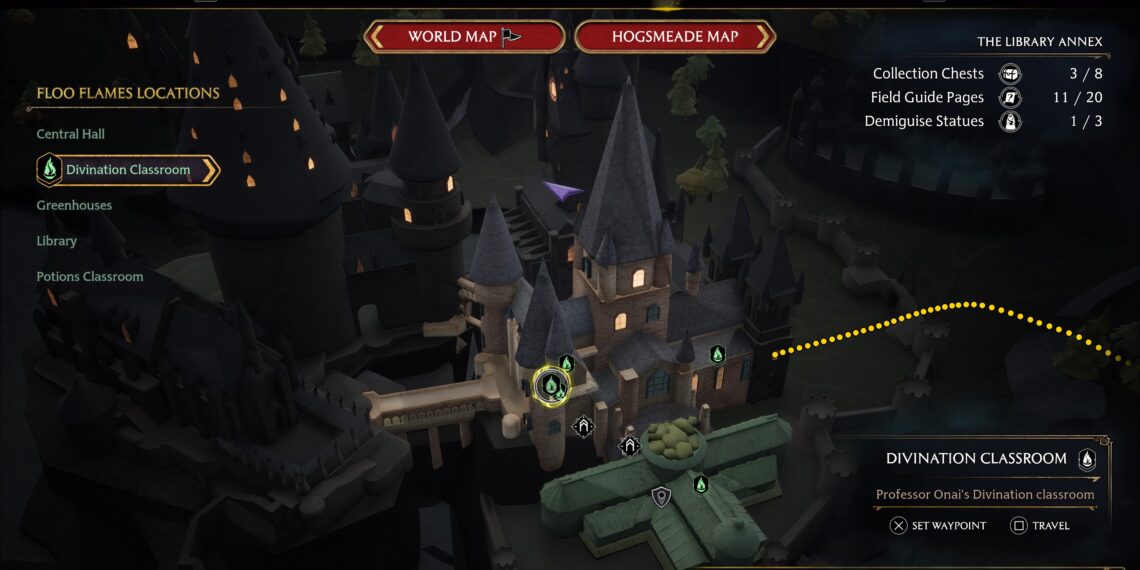Click the yellow-ringed Floo Flame map marker
The height and width of the screenshot is (570, 1140).
tap(550, 383)
